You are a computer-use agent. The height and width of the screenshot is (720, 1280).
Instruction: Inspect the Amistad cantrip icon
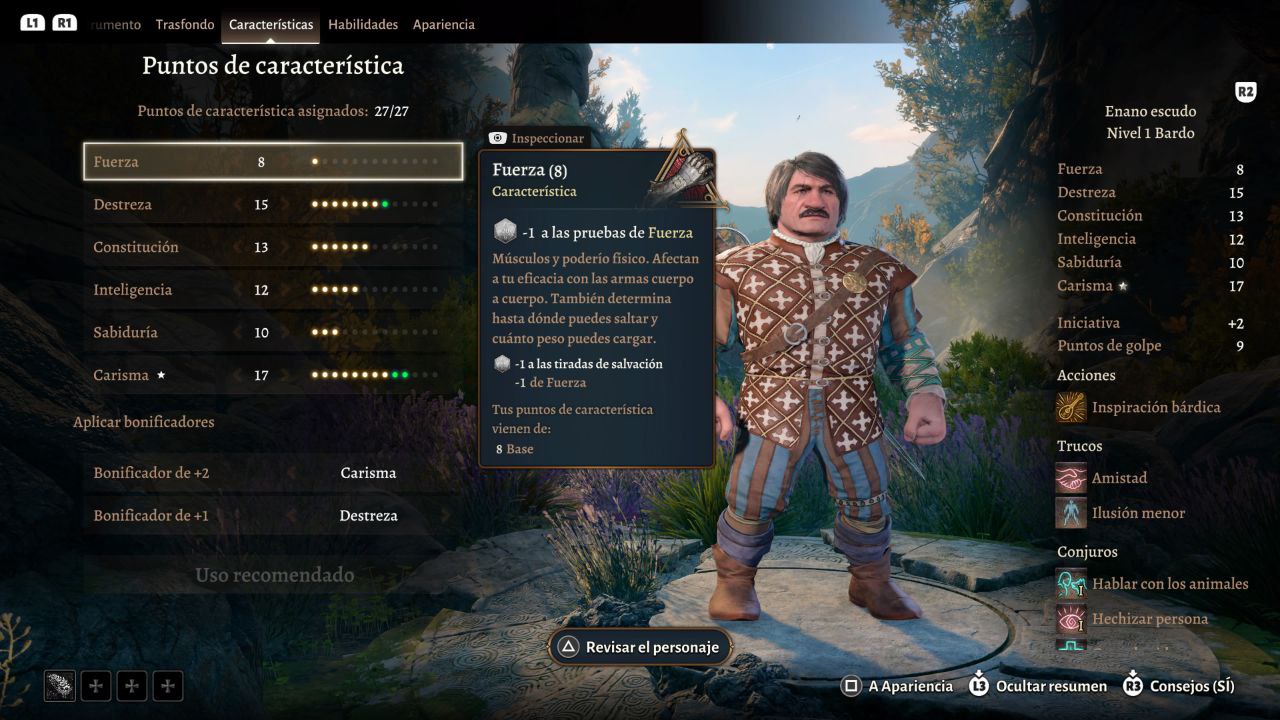coord(1072,478)
